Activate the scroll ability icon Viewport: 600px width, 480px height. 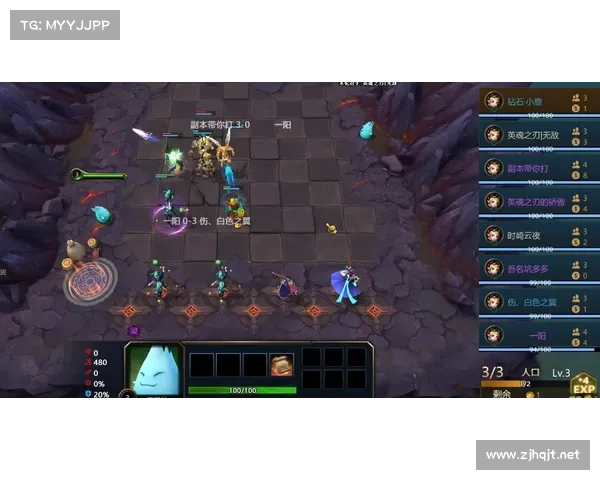(281, 365)
